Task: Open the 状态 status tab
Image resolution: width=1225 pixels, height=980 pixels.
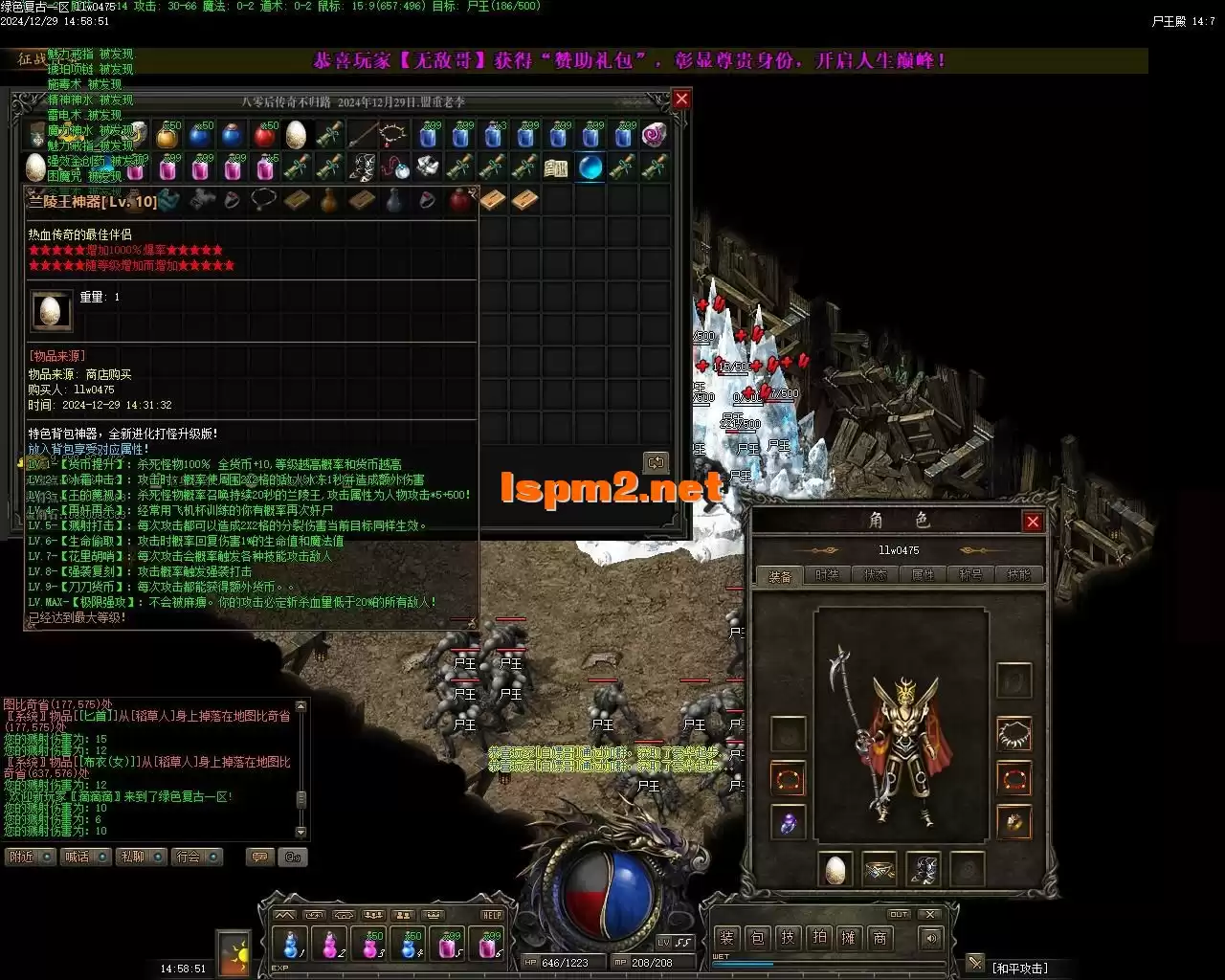Action: click(x=876, y=575)
